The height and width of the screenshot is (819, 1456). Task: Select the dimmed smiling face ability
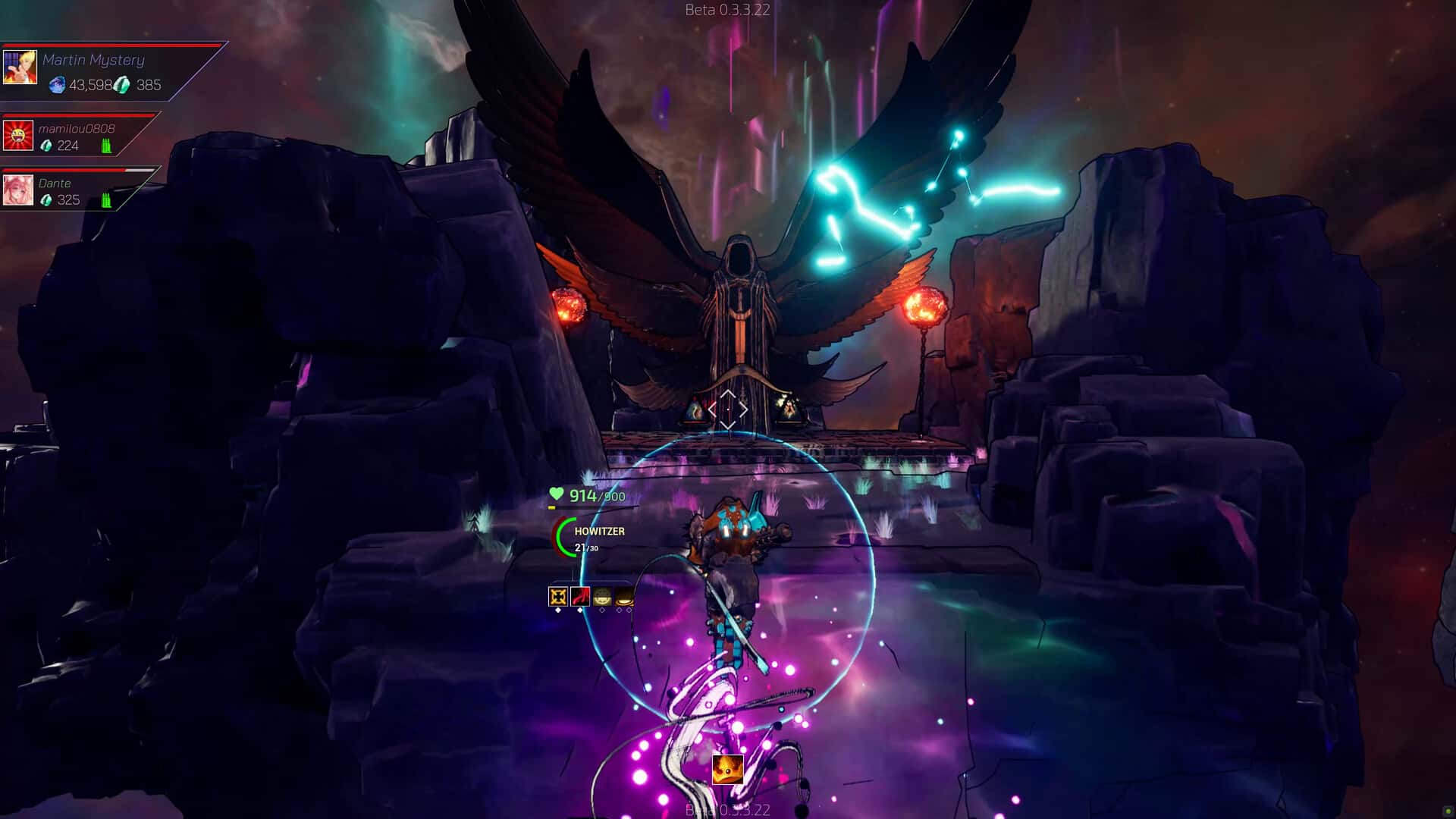click(602, 597)
